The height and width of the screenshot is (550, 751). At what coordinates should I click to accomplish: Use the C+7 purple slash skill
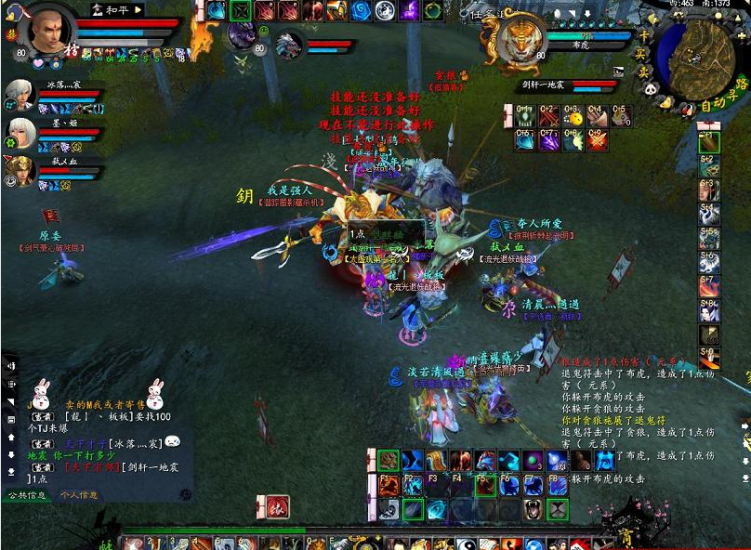tap(549, 140)
